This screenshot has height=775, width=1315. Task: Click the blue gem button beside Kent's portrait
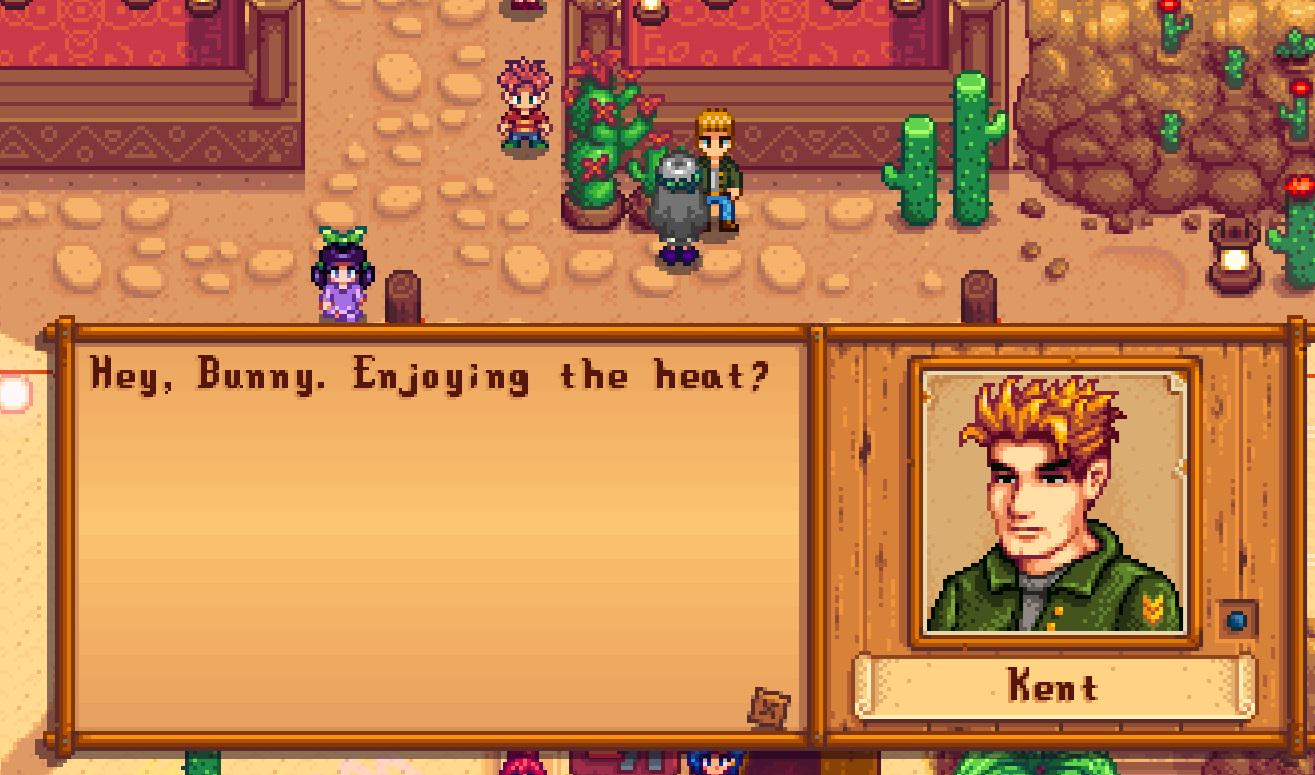1236,620
